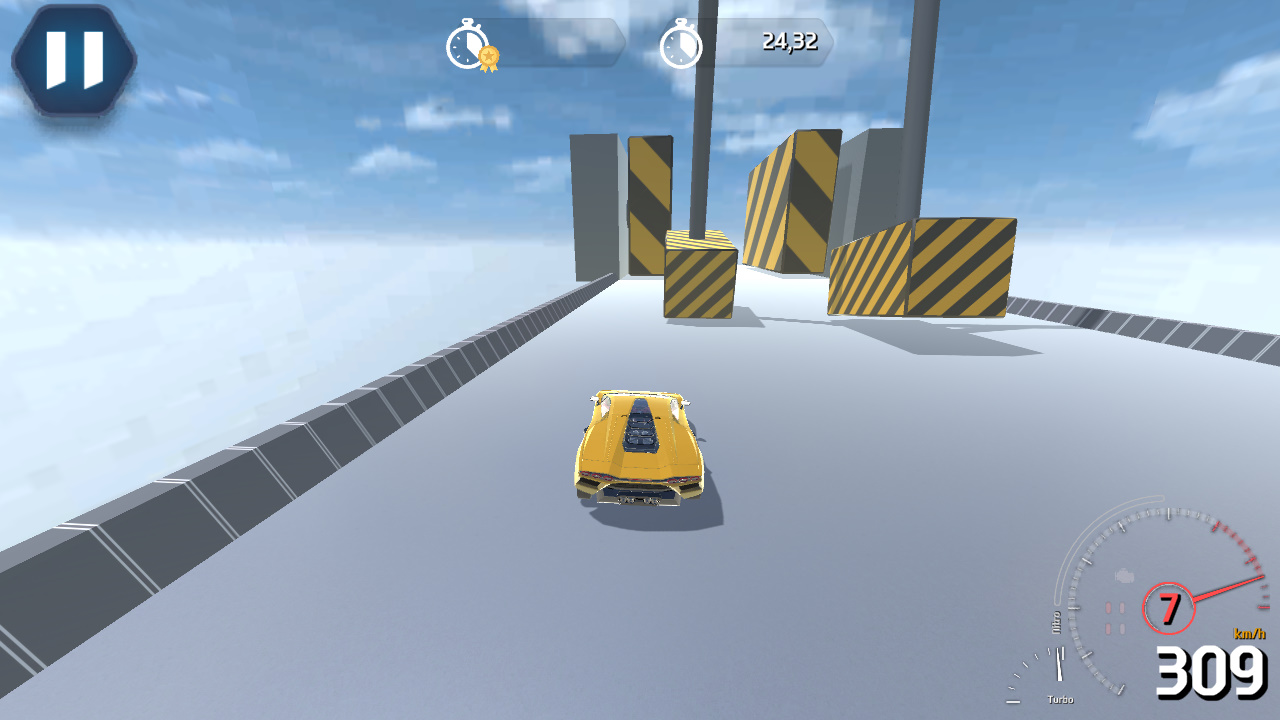Tap the shift-light dots on the dashboard
This screenshot has width=1280, height=720.
(1115, 616)
